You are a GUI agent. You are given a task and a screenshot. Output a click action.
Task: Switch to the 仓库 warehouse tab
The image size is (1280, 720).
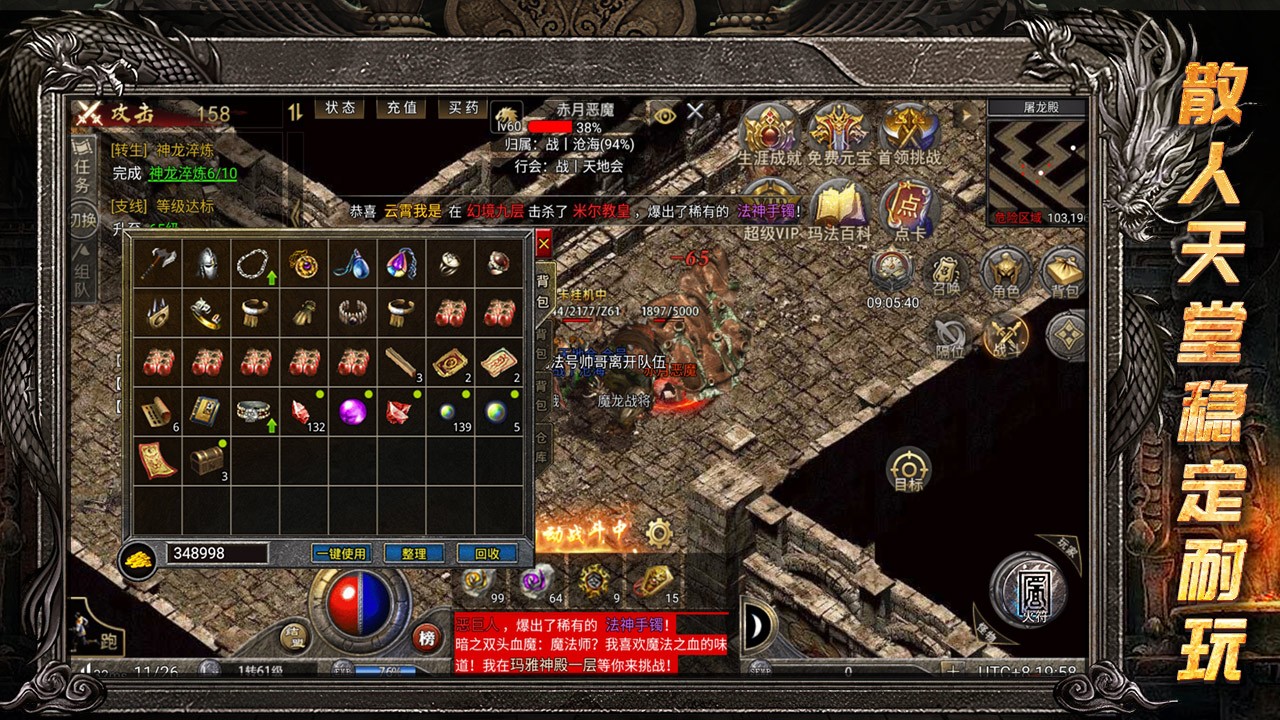coord(543,446)
